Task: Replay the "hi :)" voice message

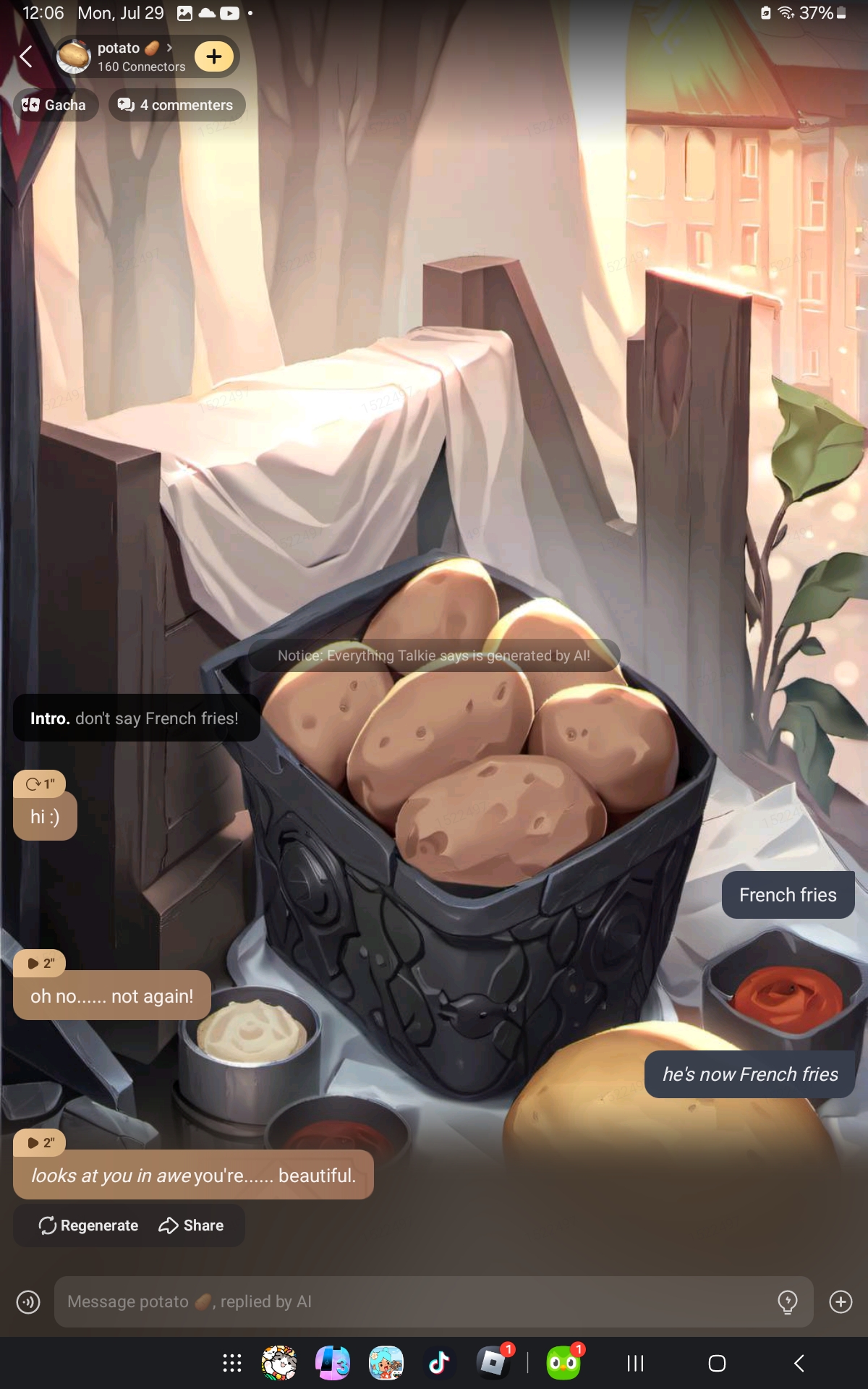Action: tap(40, 784)
